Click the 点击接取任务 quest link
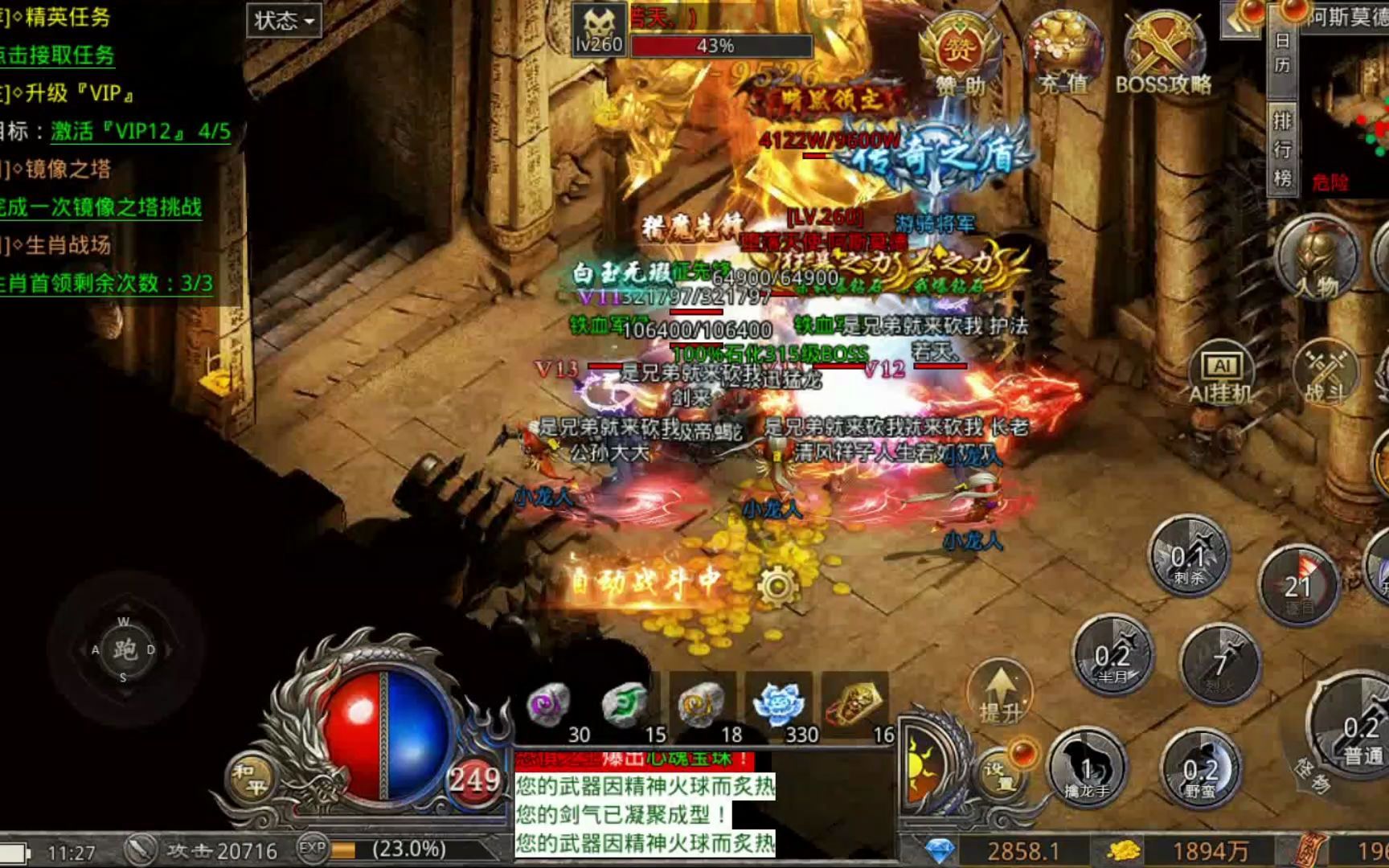The height and width of the screenshot is (868, 1389). coord(58,55)
